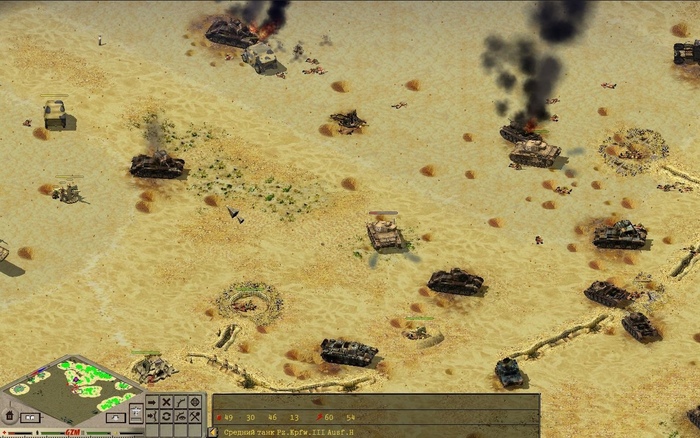Select the arrow-into-bracket command icon
The height and width of the screenshot is (438, 700).
click(152, 416)
